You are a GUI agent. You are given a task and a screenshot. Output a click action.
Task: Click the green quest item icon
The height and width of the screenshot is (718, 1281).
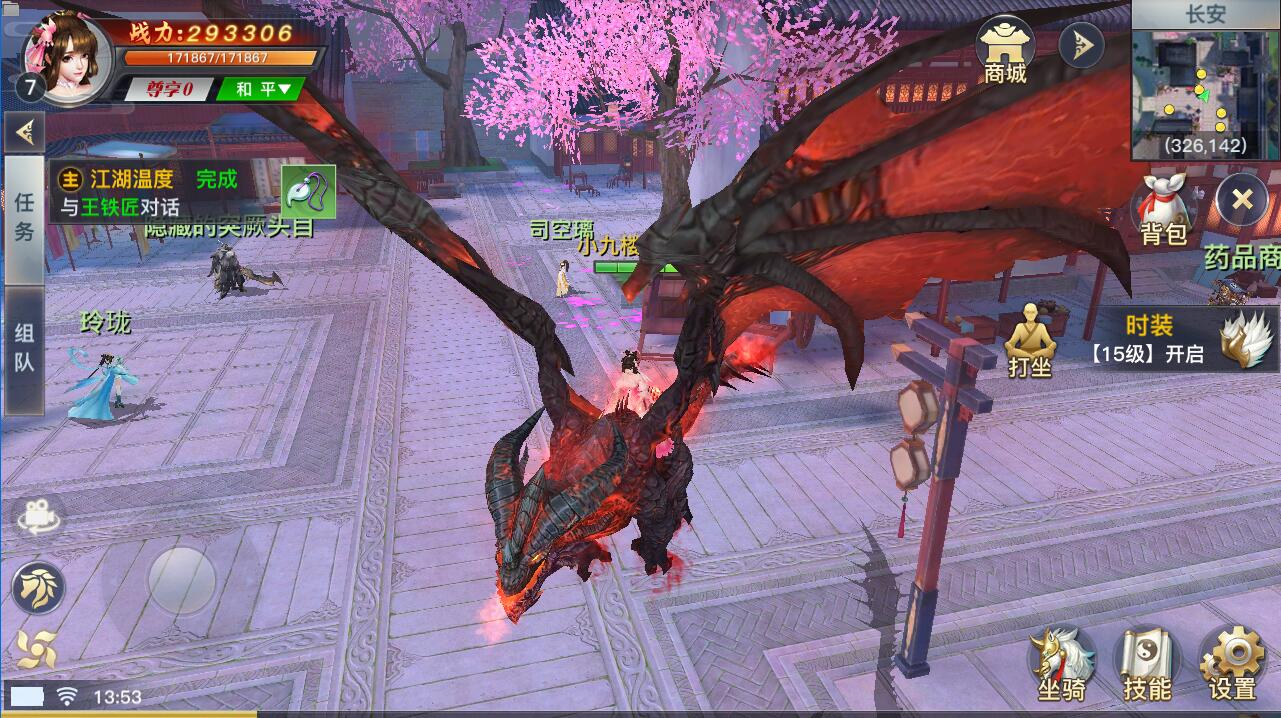coord(308,192)
